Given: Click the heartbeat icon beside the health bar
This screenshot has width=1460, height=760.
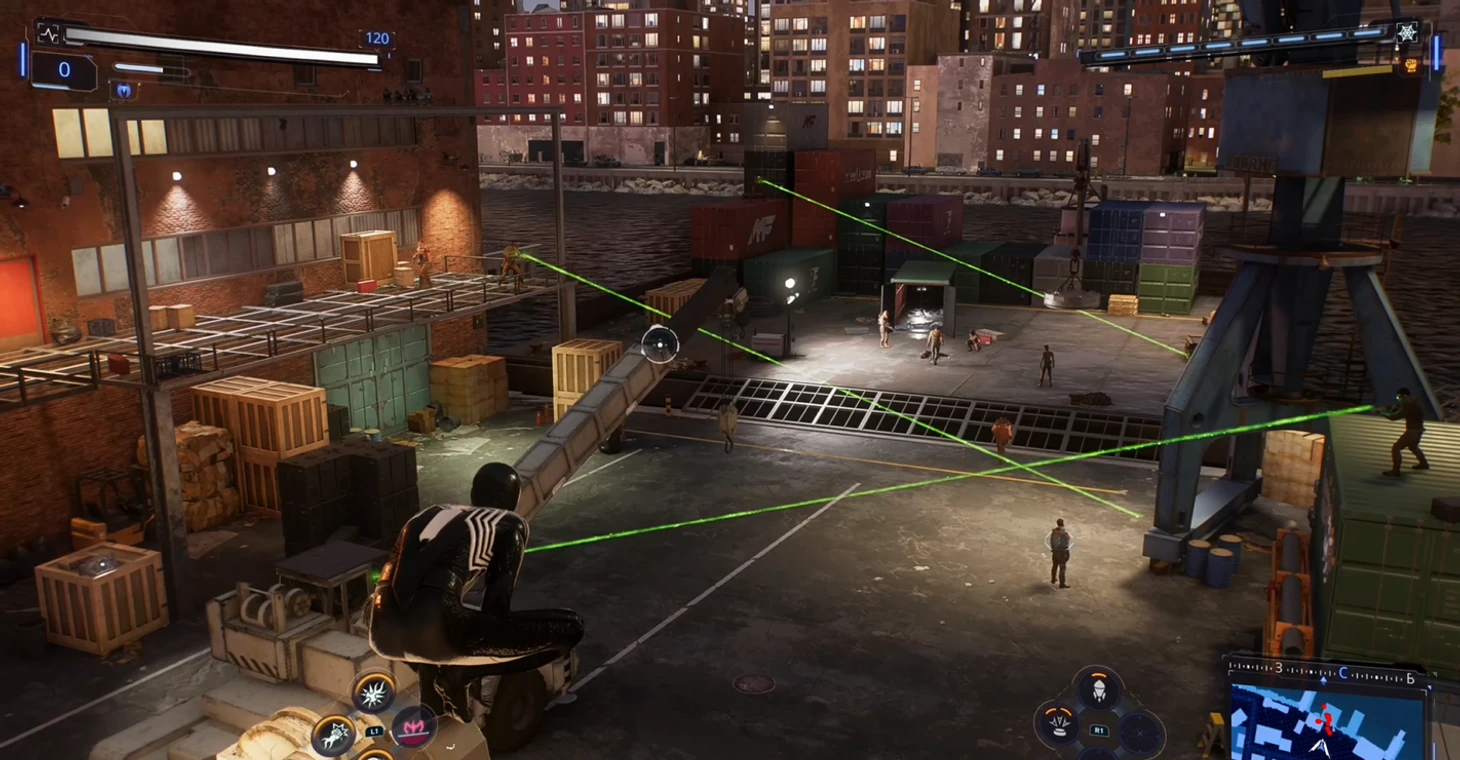Looking at the screenshot, I should point(48,34).
